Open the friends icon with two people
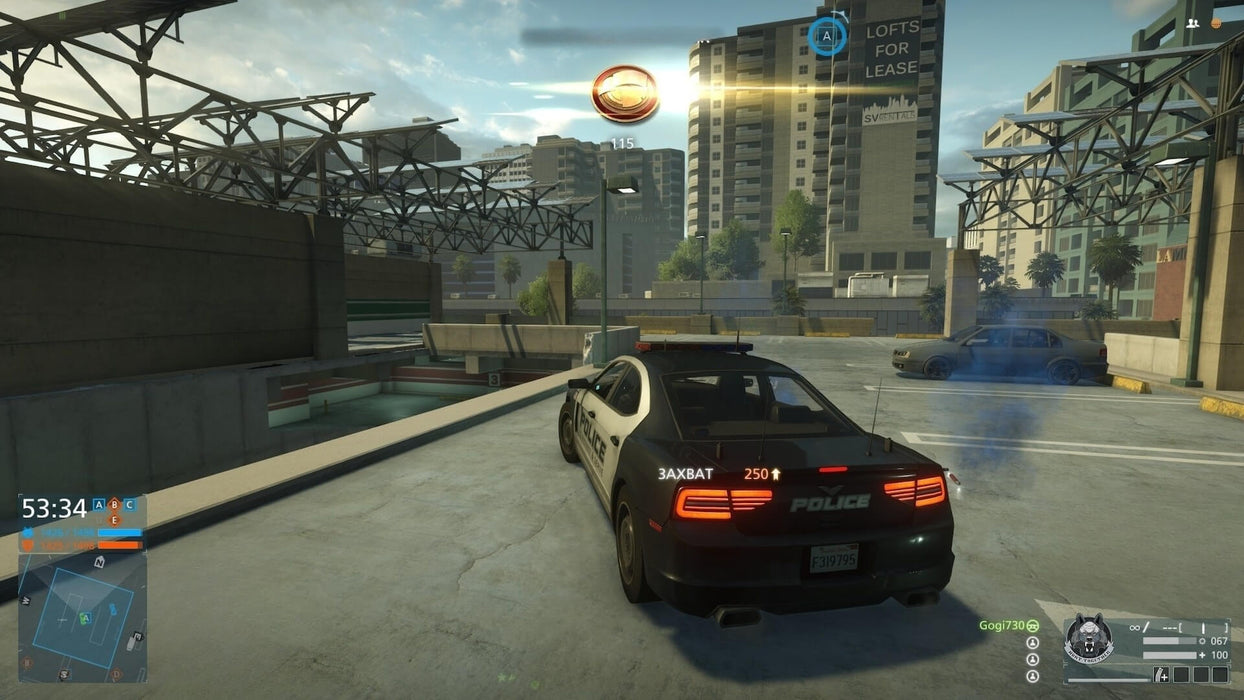1244x700 pixels. [x=1192, y=23]
